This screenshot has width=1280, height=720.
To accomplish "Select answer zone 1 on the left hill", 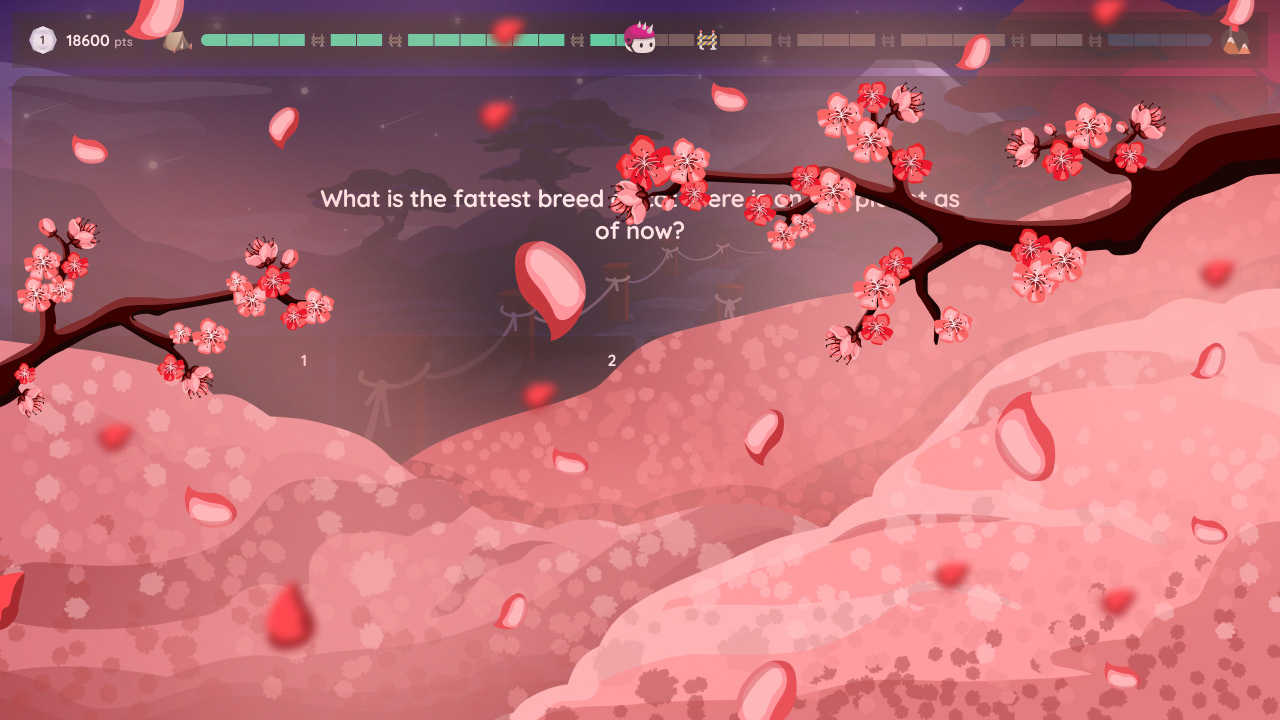I will (303, 361).
